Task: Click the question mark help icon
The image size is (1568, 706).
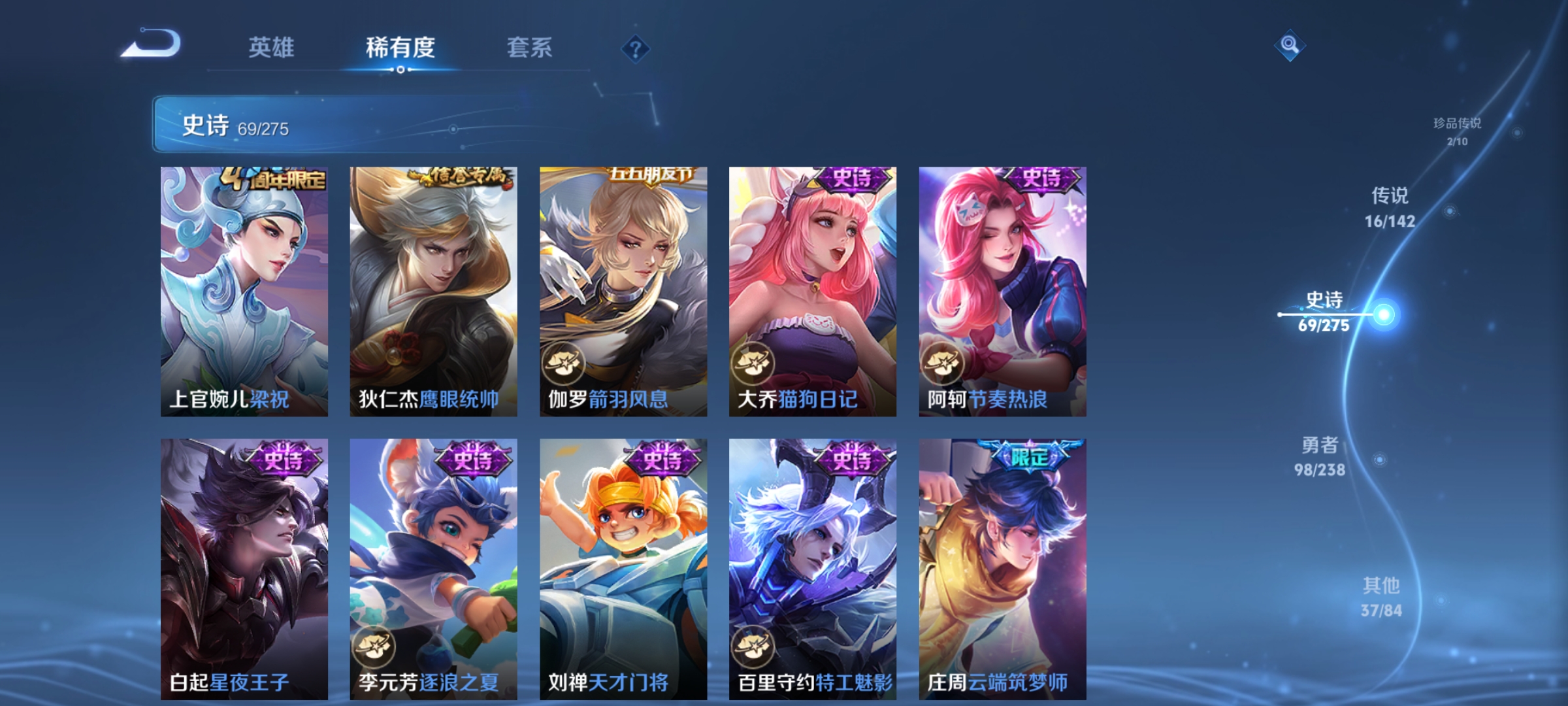Action: point(636,49)
